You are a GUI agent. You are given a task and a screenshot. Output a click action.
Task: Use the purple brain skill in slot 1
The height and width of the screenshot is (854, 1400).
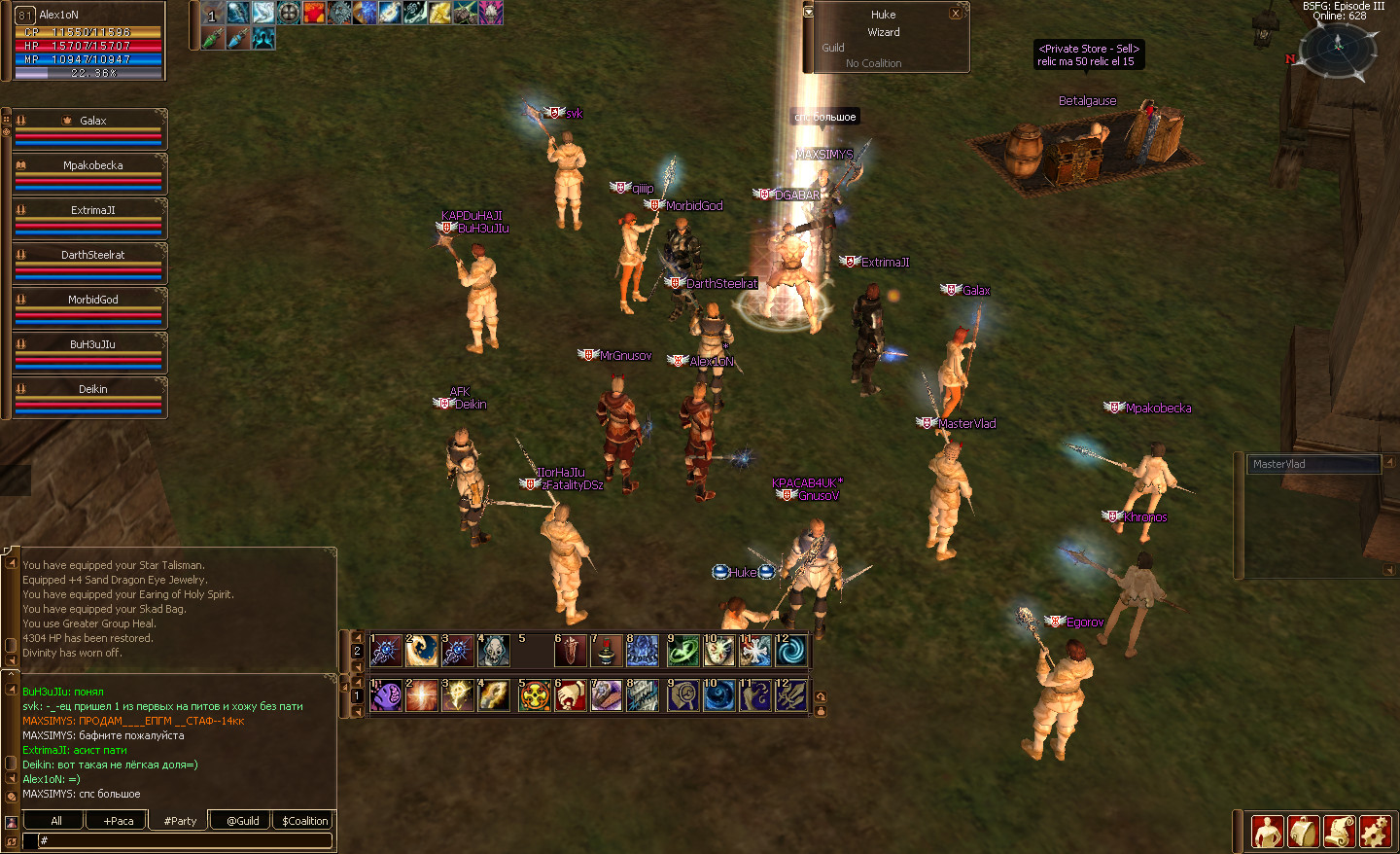(387, 695)
